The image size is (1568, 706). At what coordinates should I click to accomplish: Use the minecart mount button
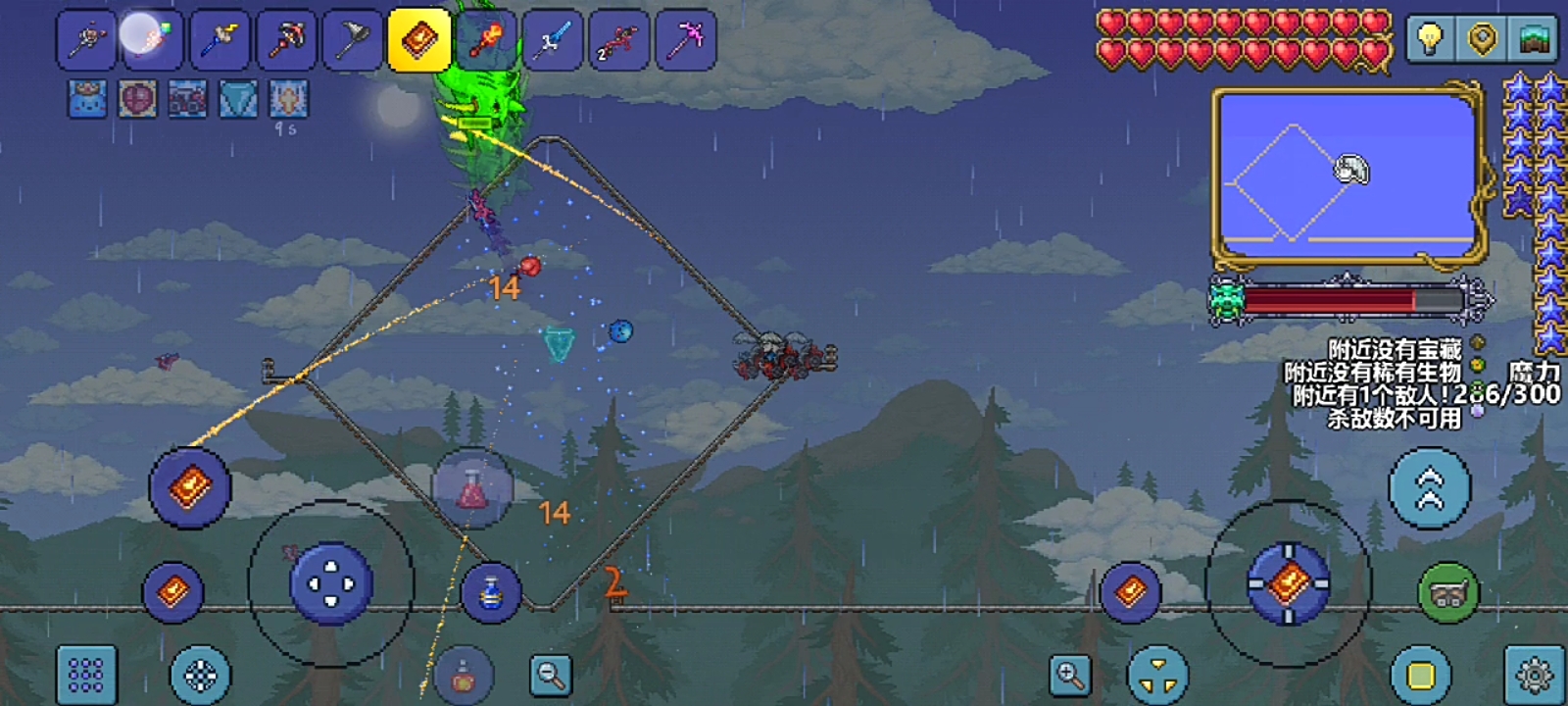[x=1448, y=592]
